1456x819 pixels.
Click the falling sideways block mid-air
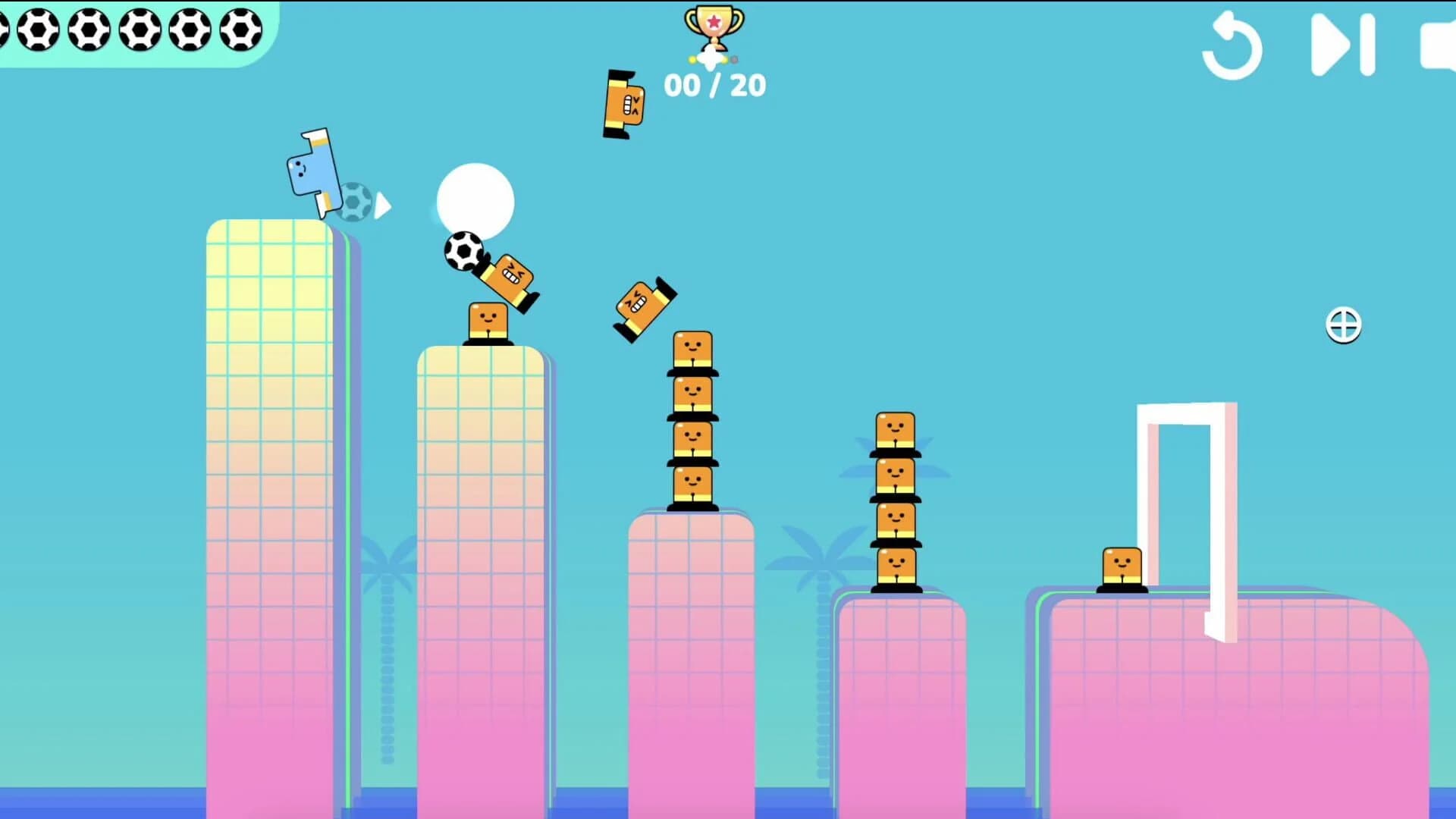click(x=641, y=303)
